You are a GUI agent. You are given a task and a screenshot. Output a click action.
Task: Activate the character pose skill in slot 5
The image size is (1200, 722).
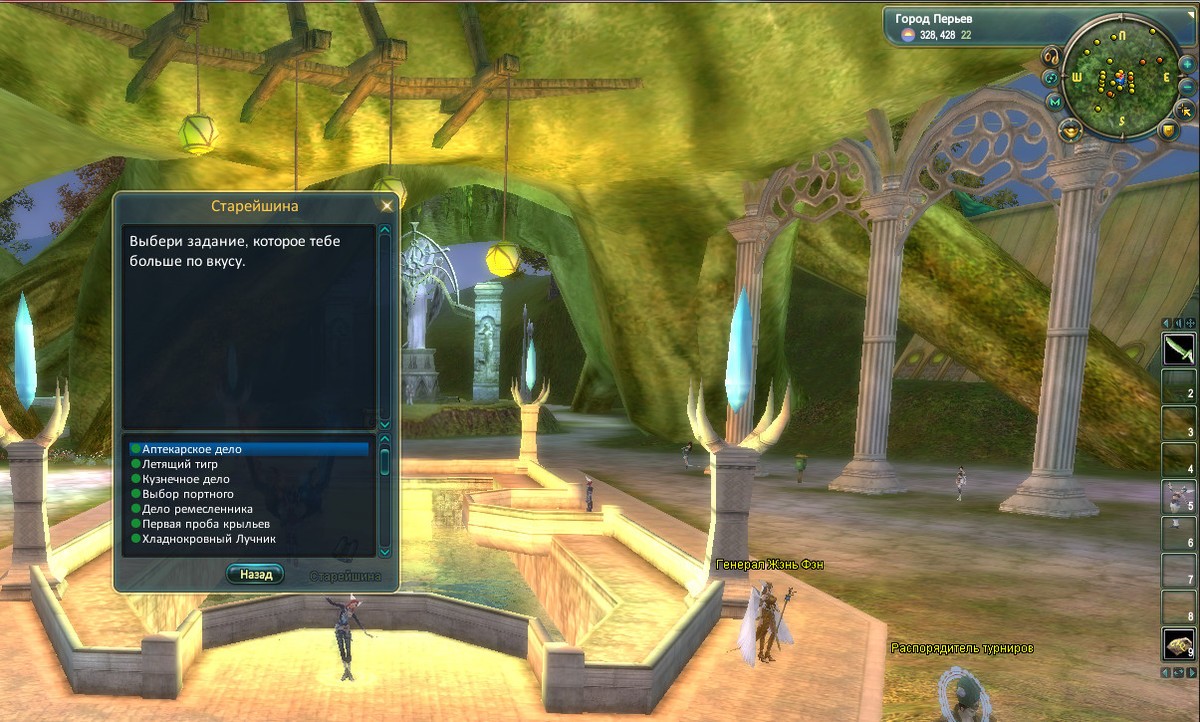click(x=1177, y=497)
